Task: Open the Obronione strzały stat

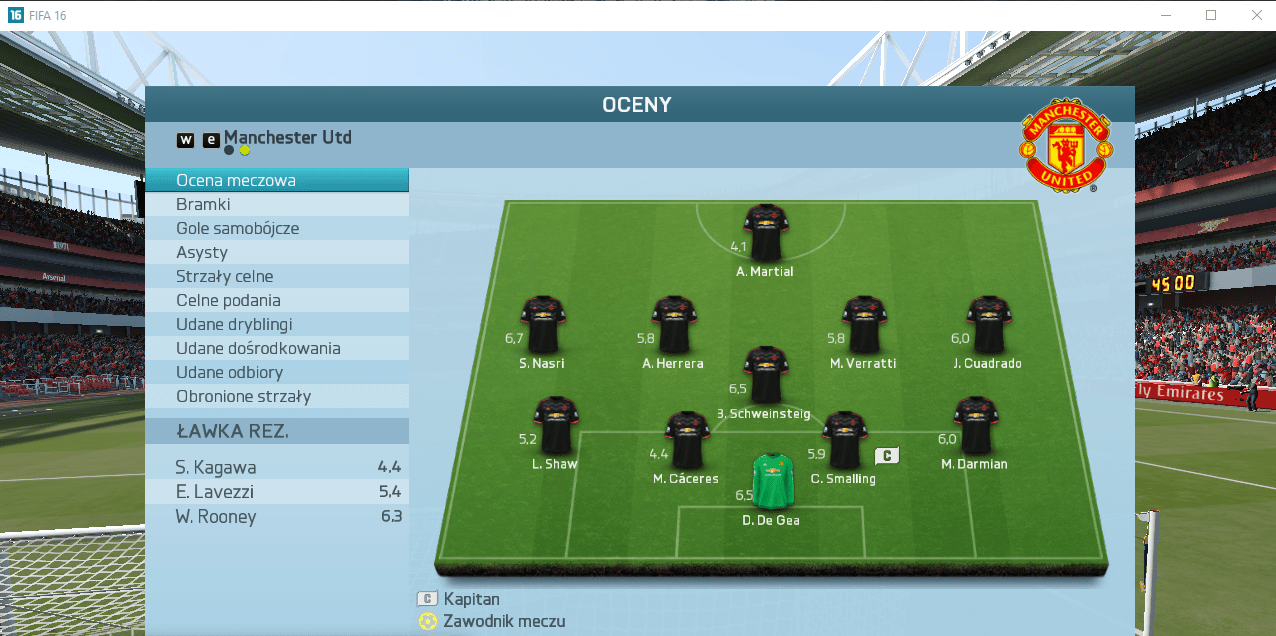Action: coord(277,396)
